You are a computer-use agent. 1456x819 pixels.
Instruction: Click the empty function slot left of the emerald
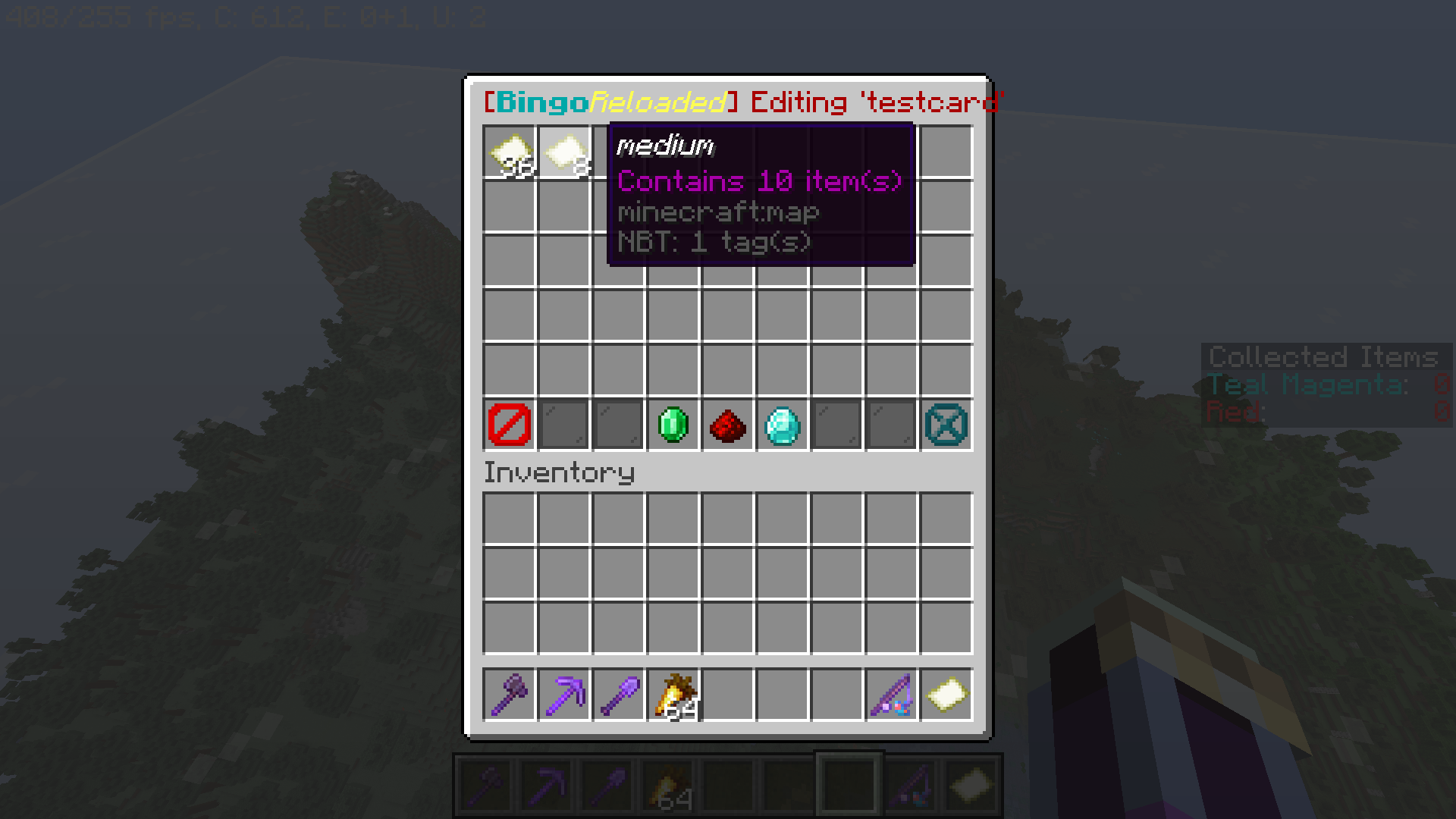618,425
